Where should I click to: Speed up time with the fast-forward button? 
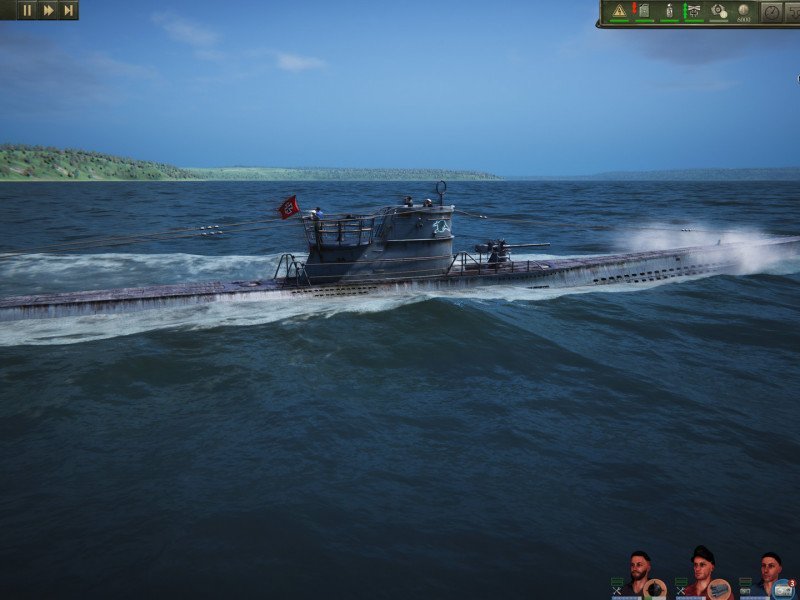48,10
